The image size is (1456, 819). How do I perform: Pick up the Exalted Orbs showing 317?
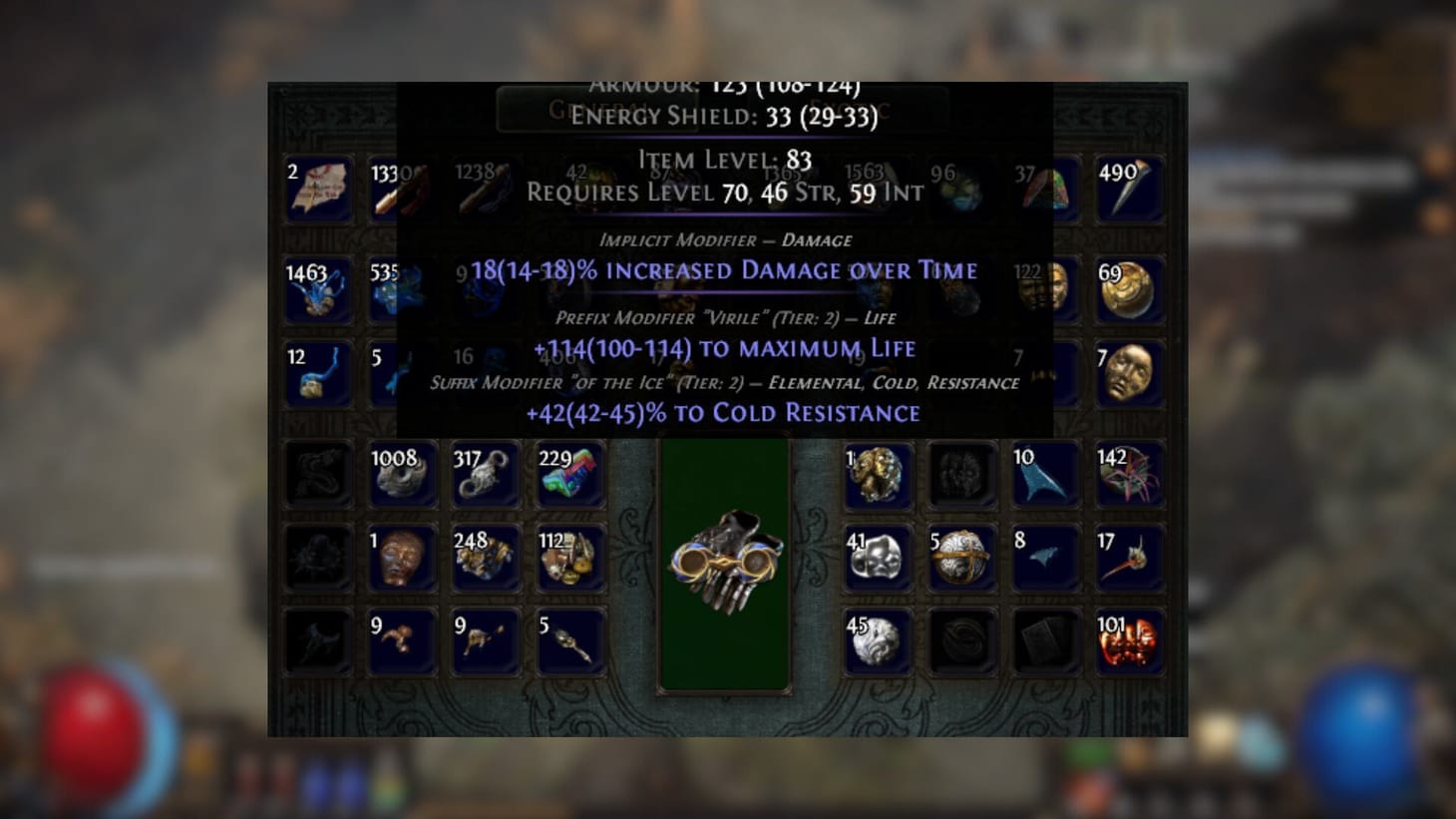pyautogui.click(x=486, y=474)
